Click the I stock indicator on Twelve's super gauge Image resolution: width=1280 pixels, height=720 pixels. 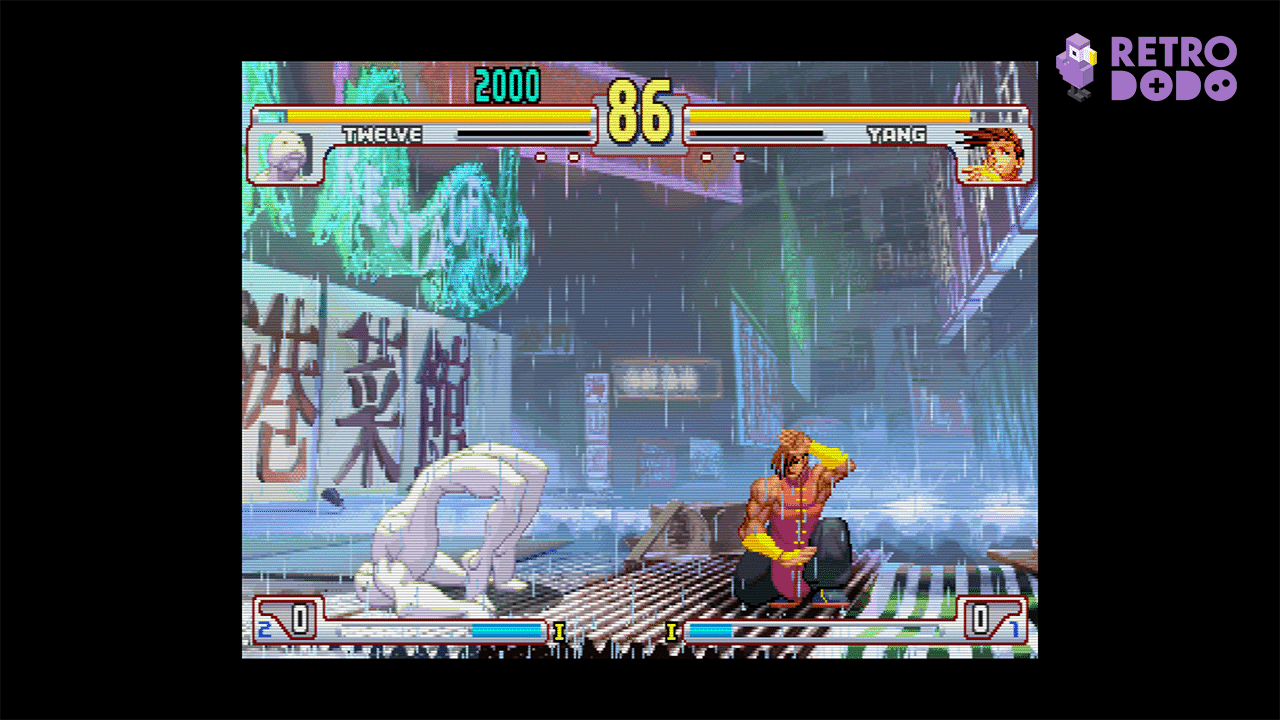[561, 631]
